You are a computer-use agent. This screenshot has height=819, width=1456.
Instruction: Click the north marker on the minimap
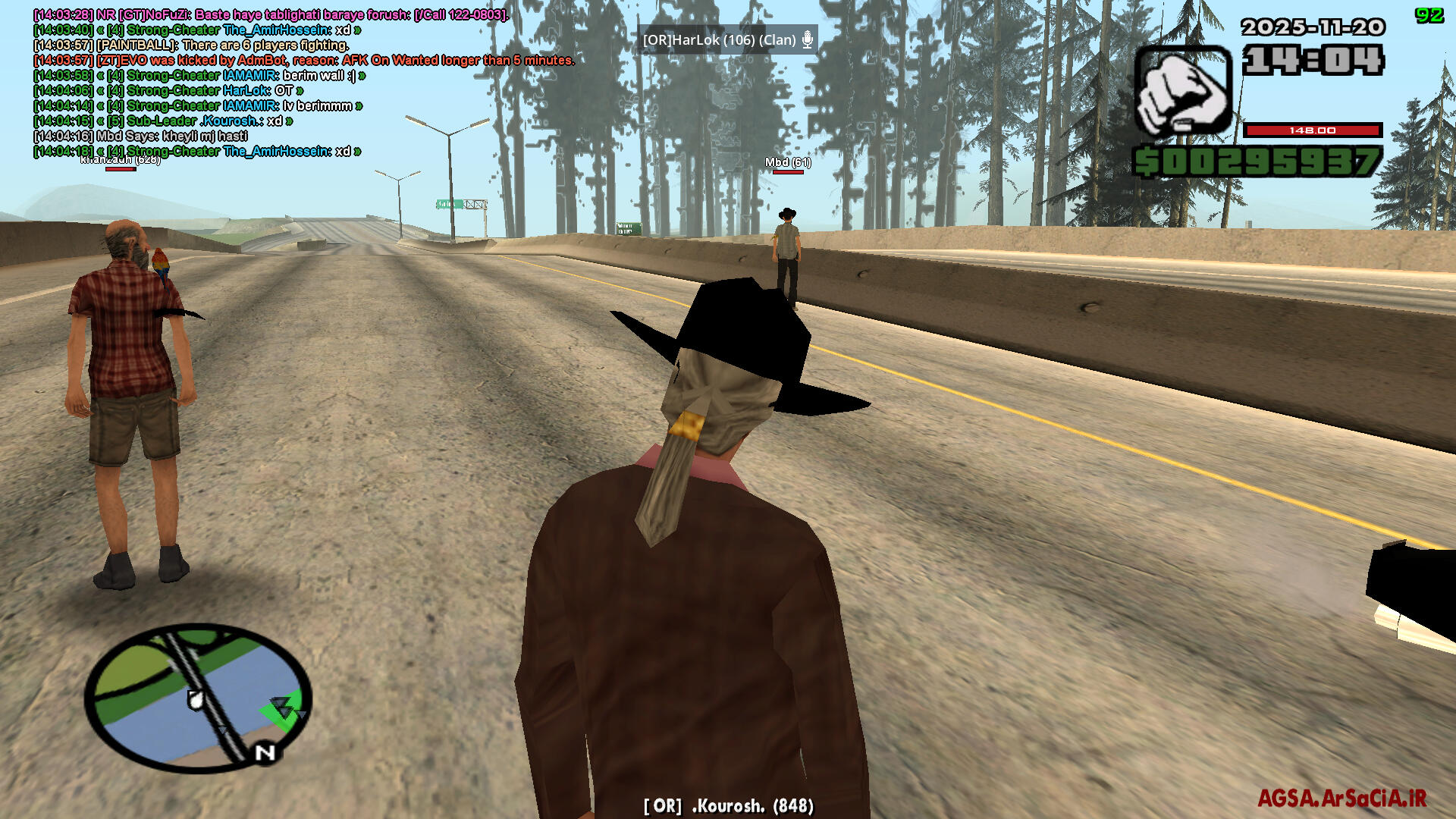coord(265,753)
